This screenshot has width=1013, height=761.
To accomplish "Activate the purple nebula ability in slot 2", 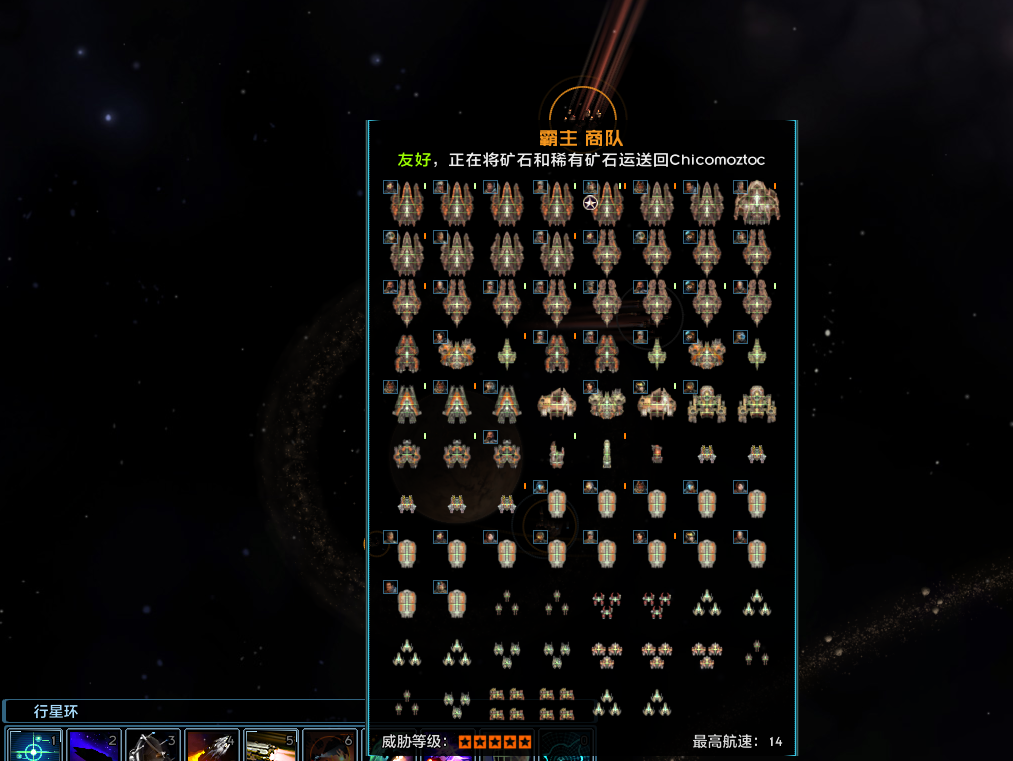I will tap(94, 746).
